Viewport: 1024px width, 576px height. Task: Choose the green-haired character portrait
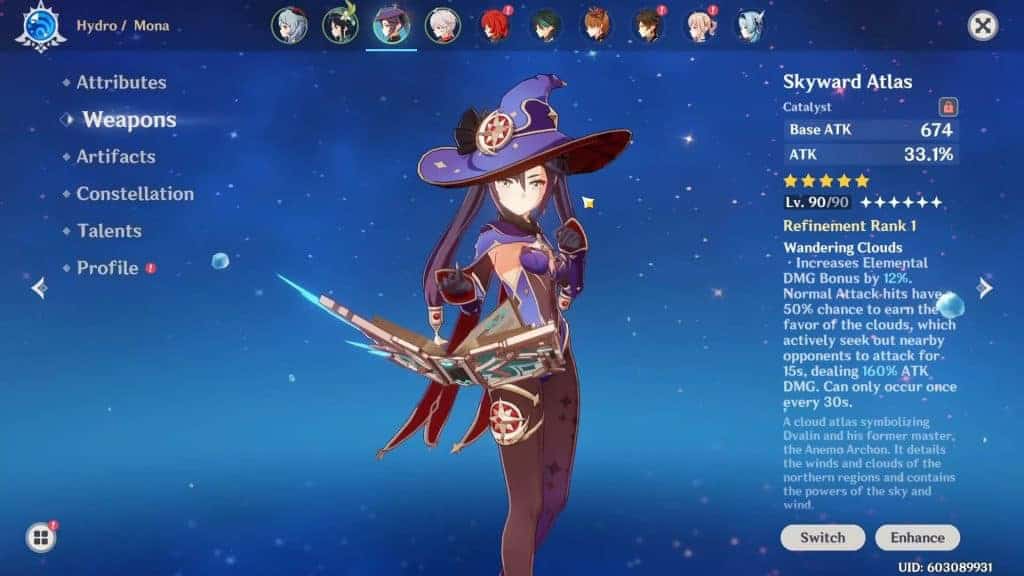546,26
